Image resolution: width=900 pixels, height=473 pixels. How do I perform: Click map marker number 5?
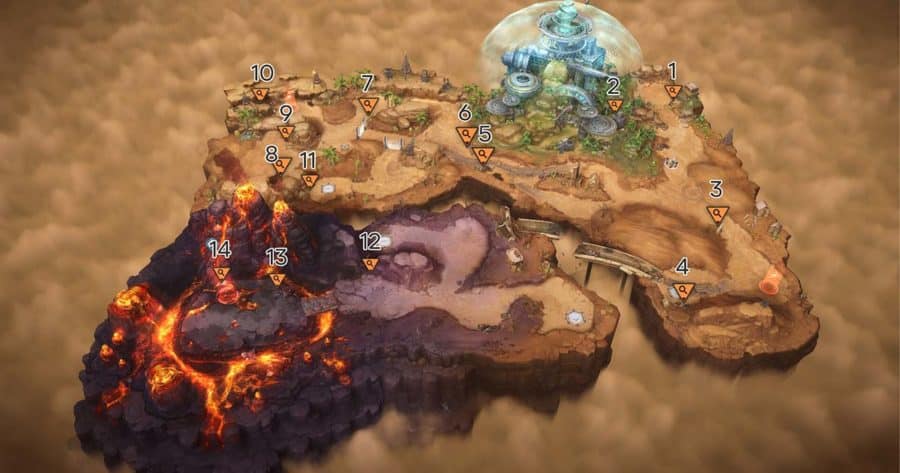[484, 154]
